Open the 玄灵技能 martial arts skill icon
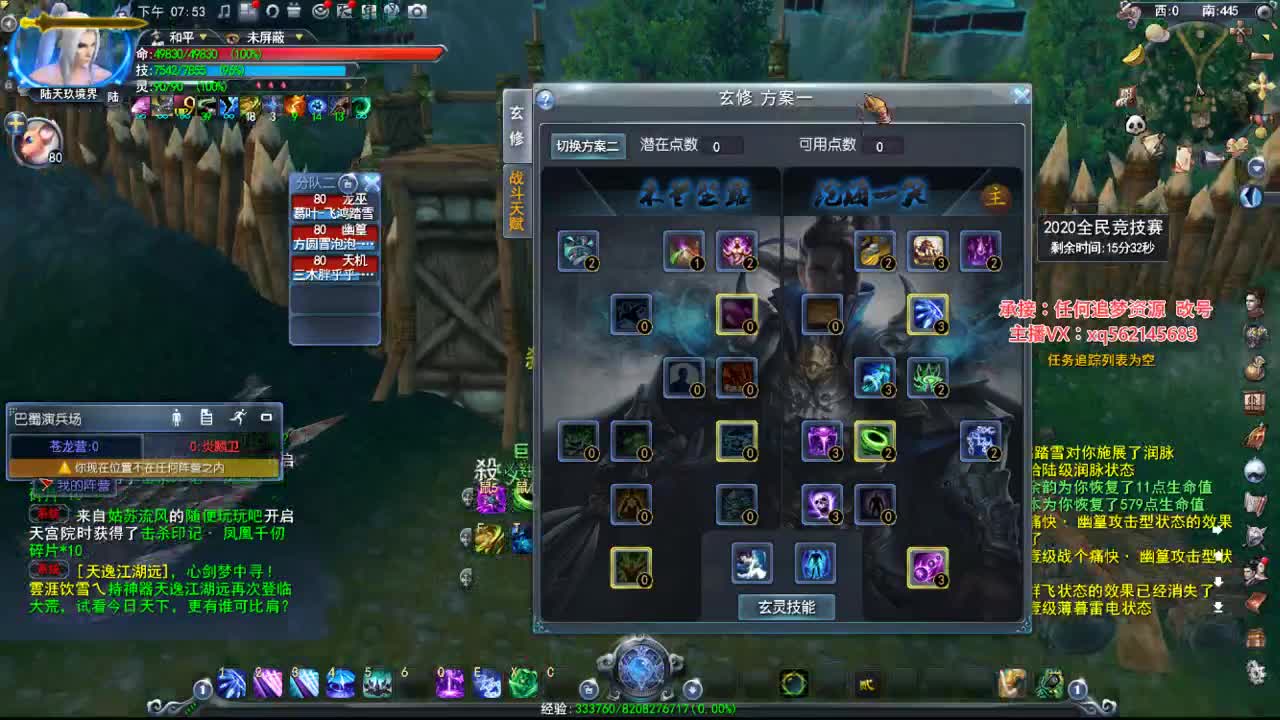 click(750, 562)
